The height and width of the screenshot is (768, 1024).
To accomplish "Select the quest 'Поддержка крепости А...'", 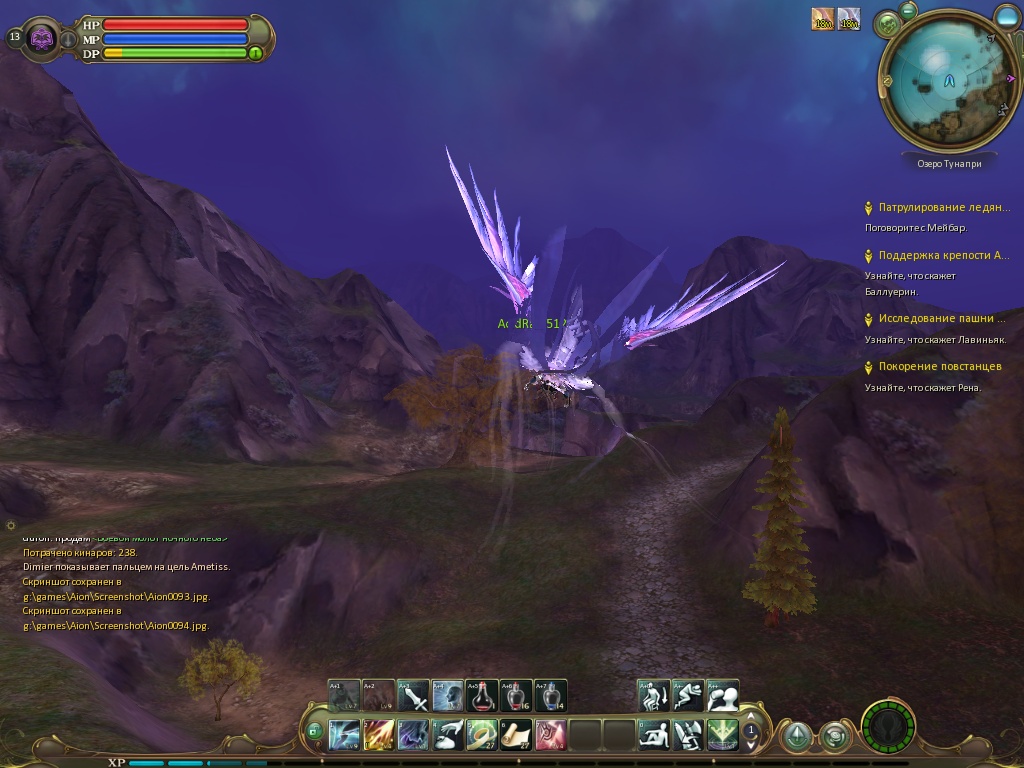I will (x=943, y=256).
